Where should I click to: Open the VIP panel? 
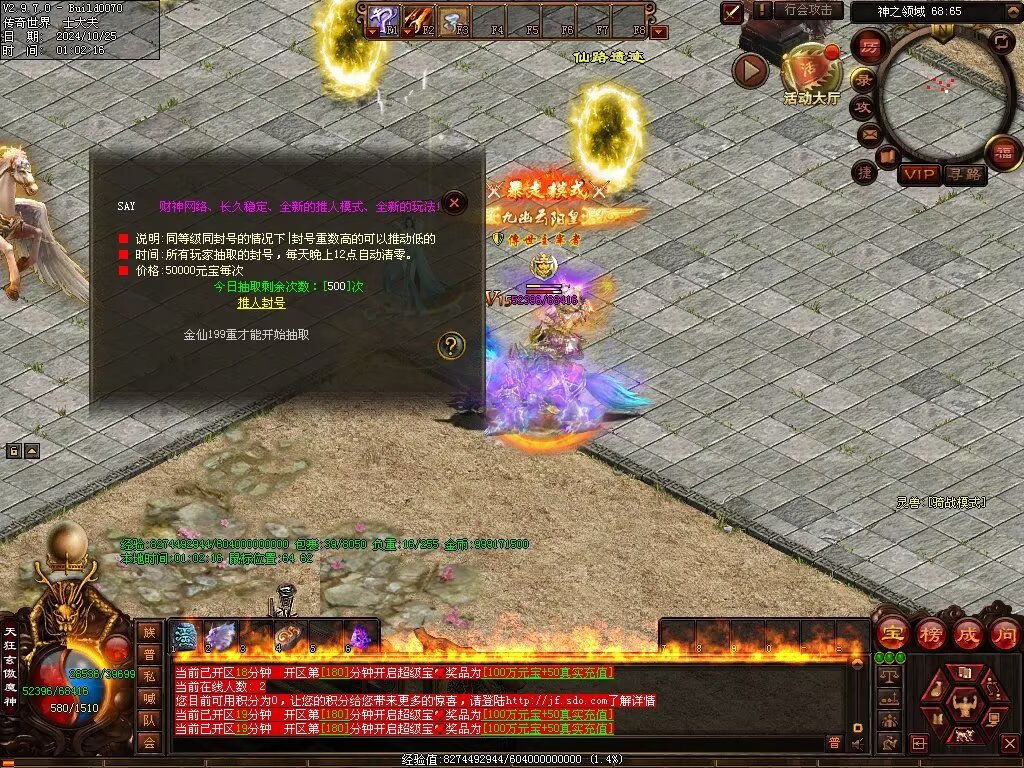919,175
